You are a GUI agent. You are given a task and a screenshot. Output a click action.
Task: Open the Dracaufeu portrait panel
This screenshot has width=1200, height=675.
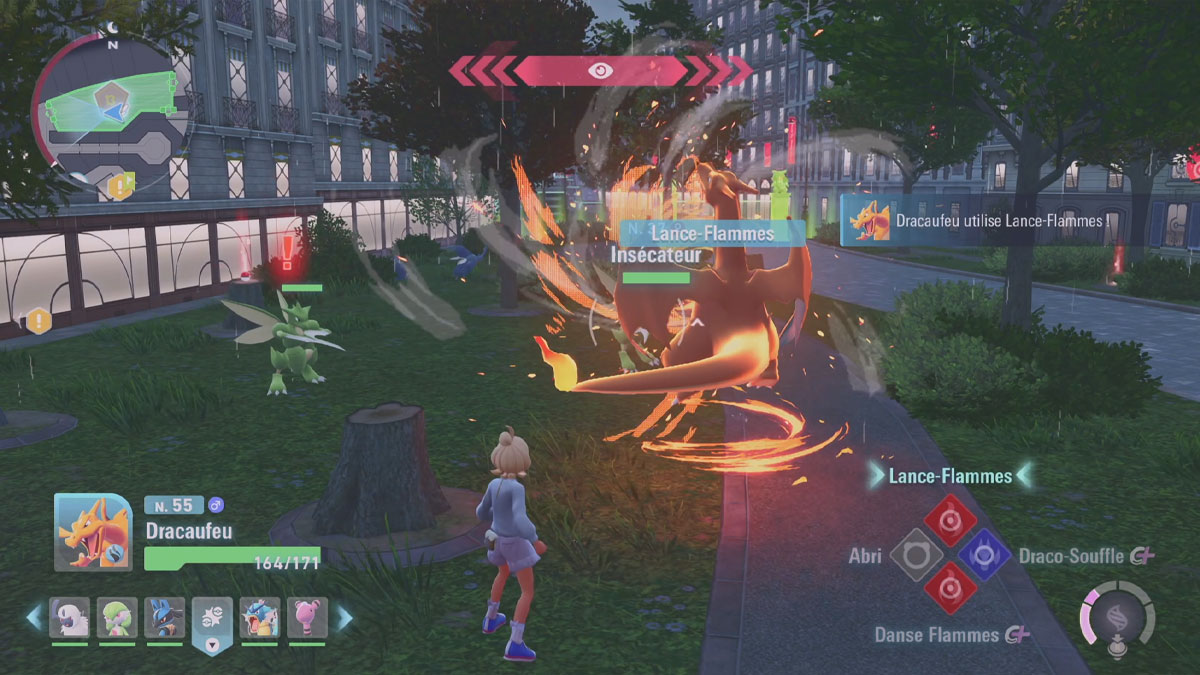pyautogui.click(x=92, y=532)
